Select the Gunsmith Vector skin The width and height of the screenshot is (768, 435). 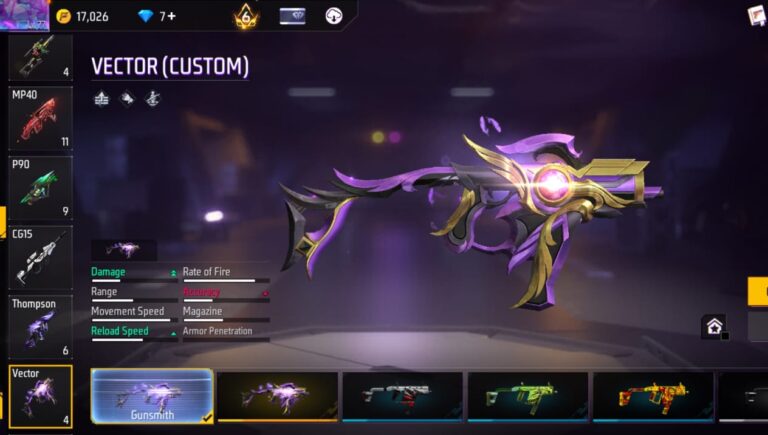(152, 396)
